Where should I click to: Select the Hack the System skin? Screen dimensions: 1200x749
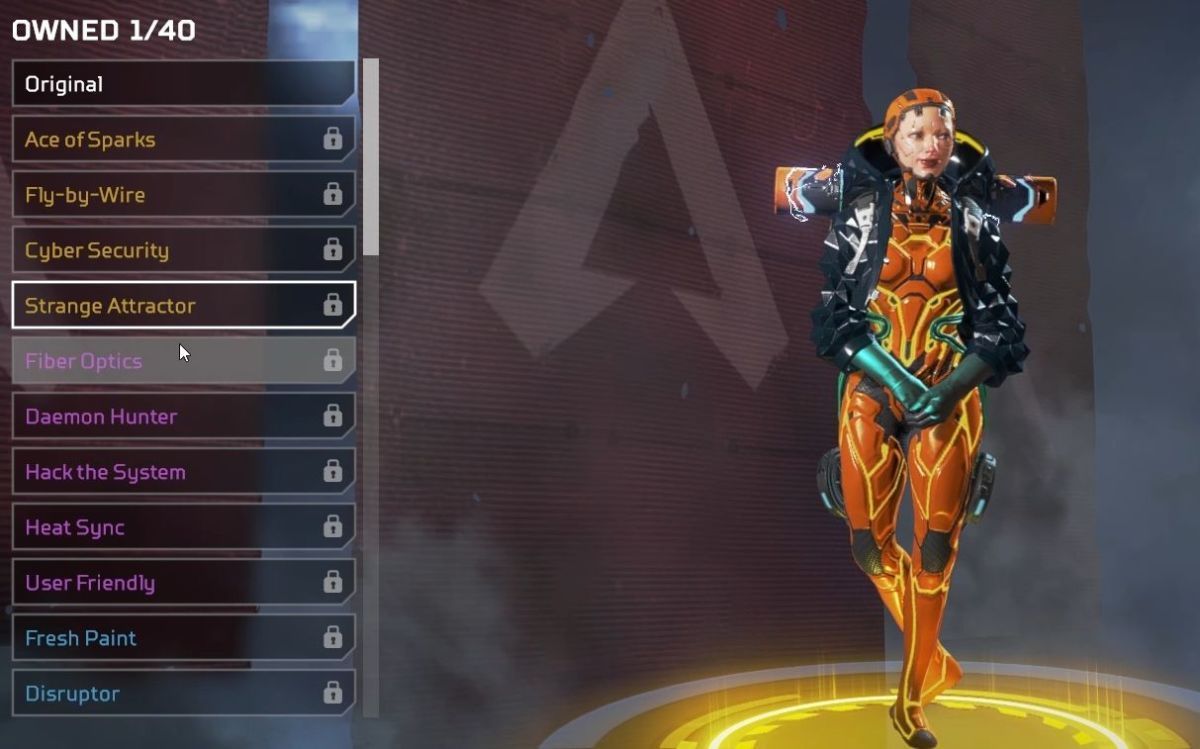pyautogui.click(x=183, y=472)
